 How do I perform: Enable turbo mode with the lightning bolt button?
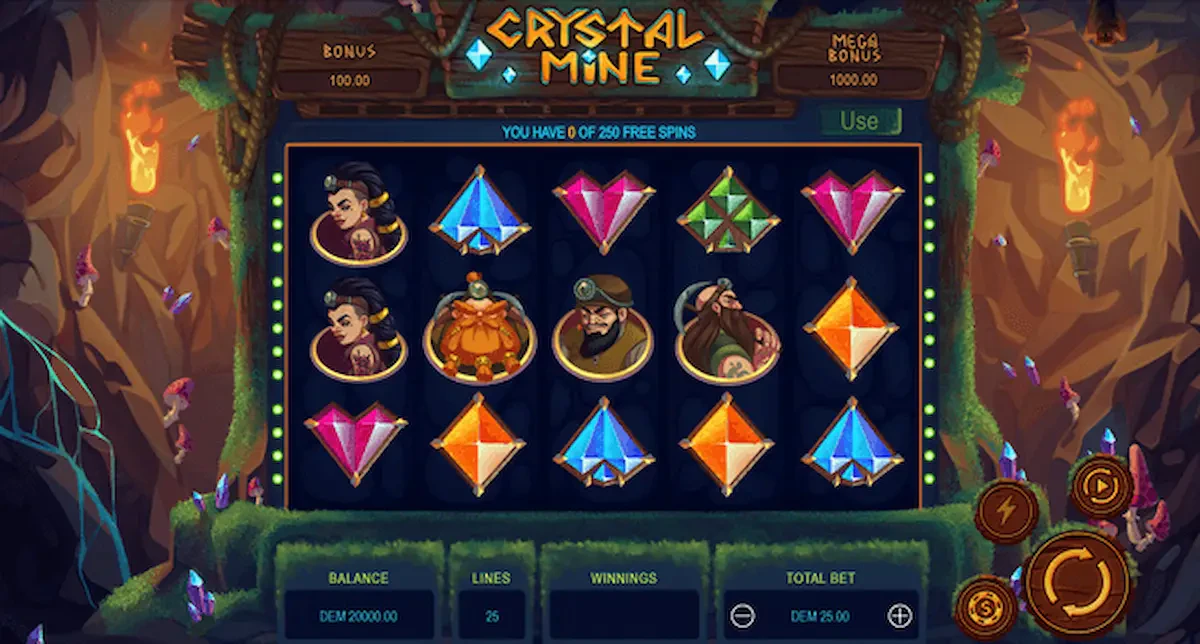[x=1007, y=511]
